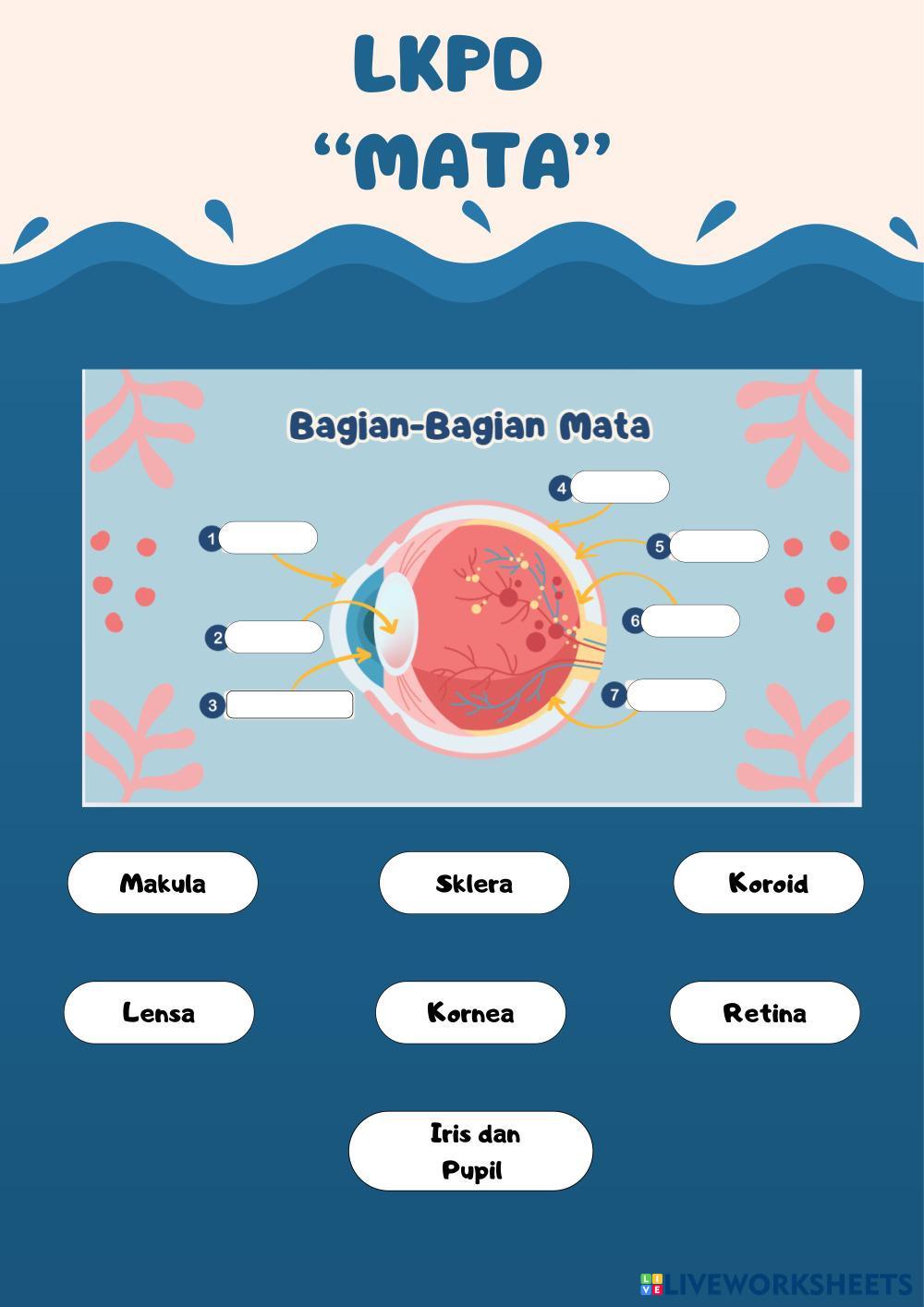
Task: Click the answer box numbered 4
Action: pos(620,487)
